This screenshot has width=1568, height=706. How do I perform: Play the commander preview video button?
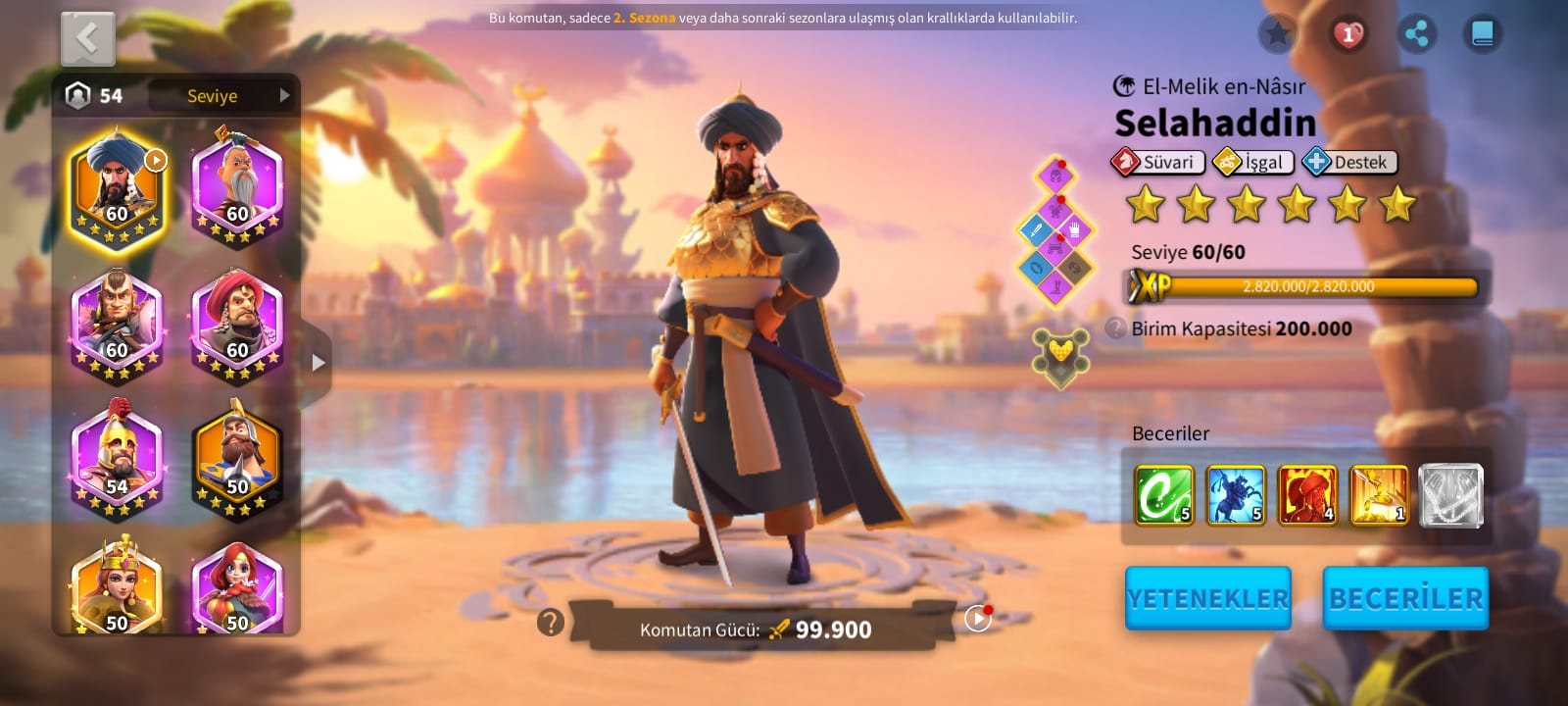click(x=978, y=619)
